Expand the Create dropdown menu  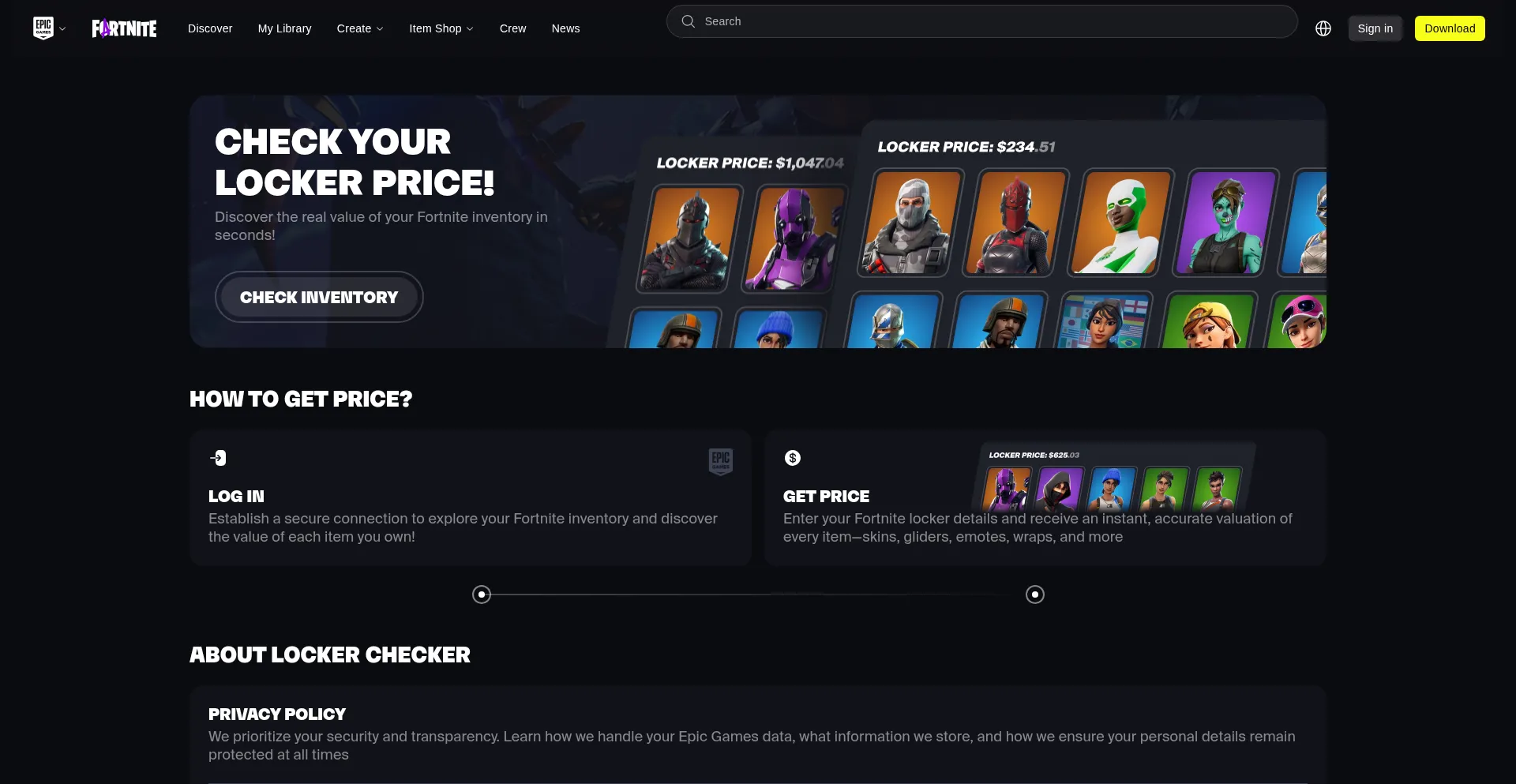pyautogui.click(x=360, y=28)
